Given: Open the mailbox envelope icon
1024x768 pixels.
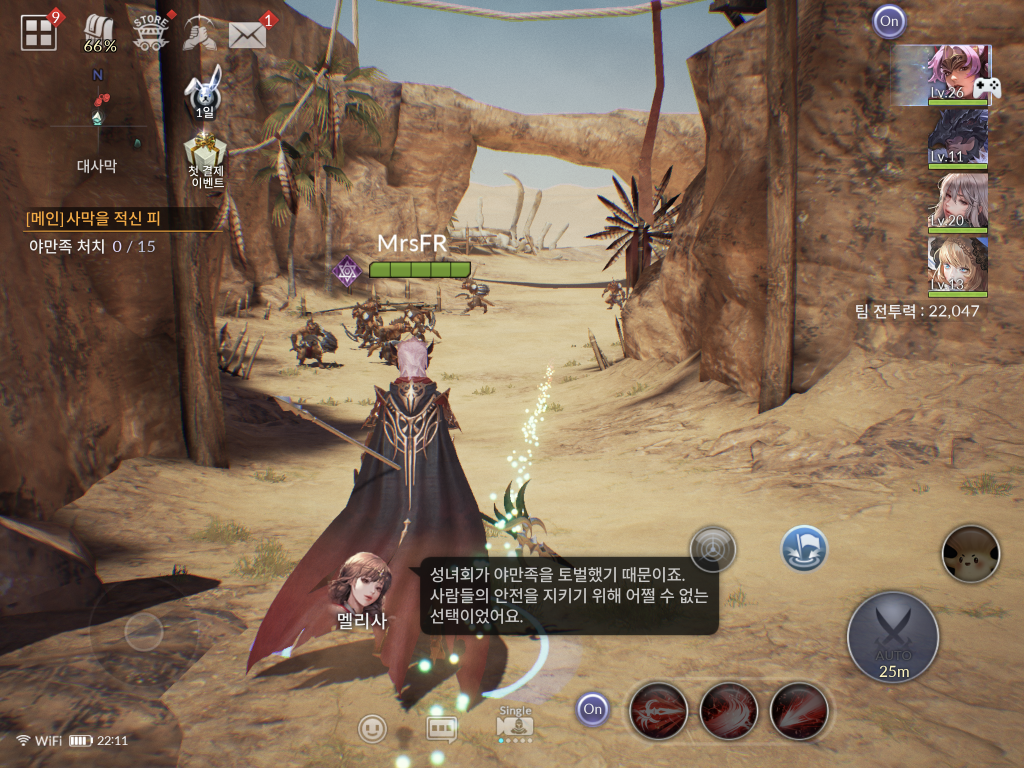Looking at the screenshot, I should (x=247, y=34).
